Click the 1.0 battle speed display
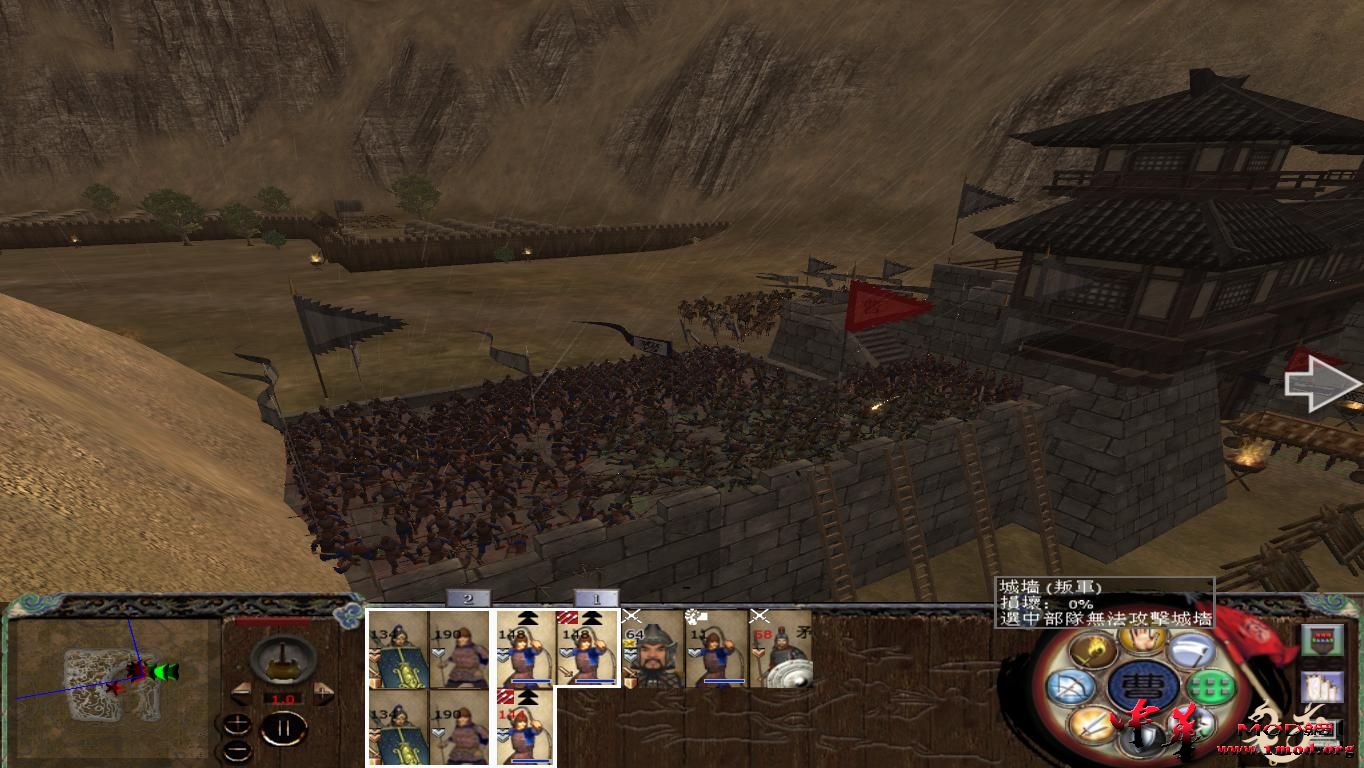 (283, 699)
